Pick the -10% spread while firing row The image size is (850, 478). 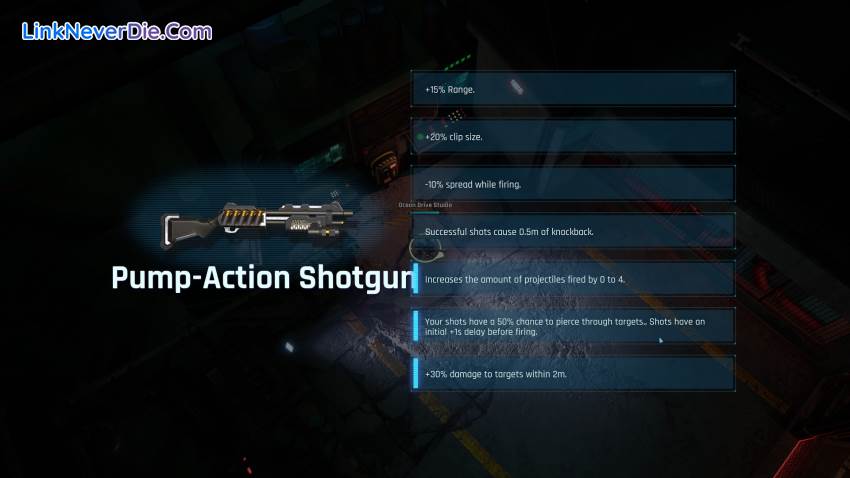click(573, 184)
